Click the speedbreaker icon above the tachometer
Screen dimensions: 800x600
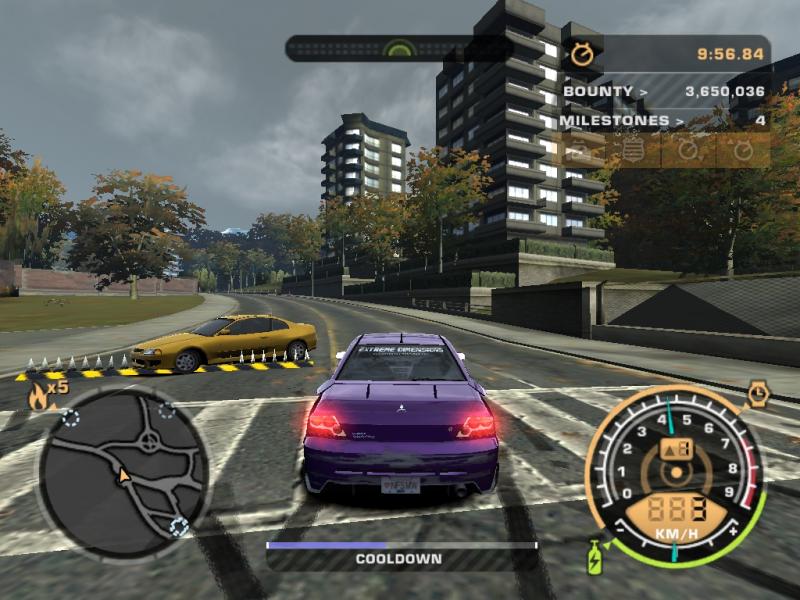click(x=758, y=393)
